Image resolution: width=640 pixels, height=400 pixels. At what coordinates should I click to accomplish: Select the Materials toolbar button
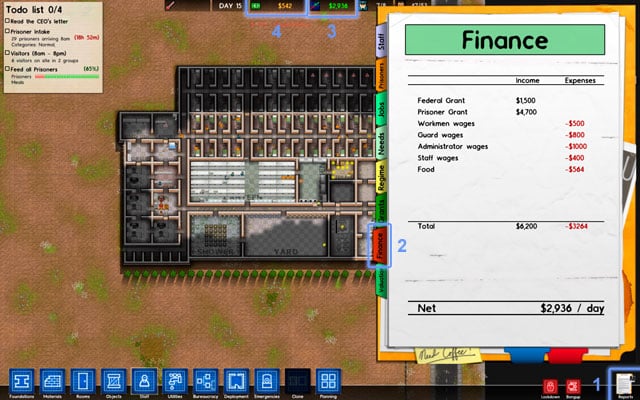pyautogui.click(x=52, y=381)
